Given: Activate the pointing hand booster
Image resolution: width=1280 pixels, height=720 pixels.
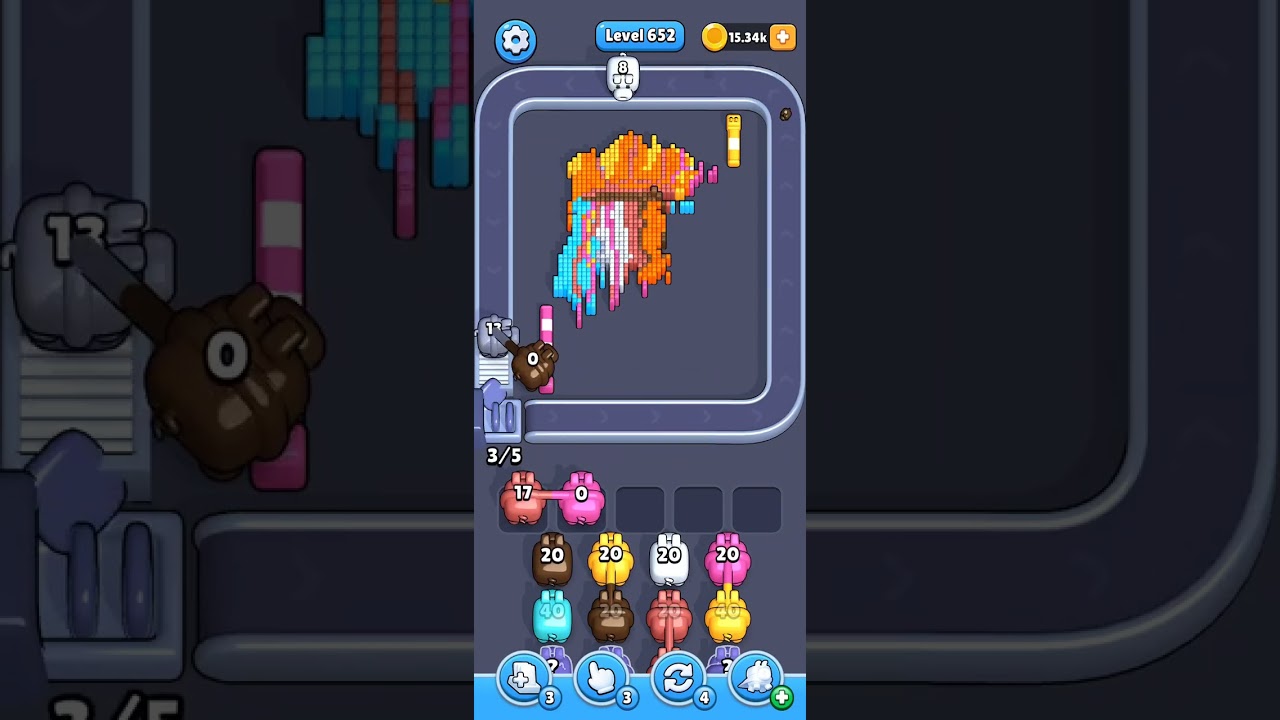Looking at the screenshot, I should [601, 680].
